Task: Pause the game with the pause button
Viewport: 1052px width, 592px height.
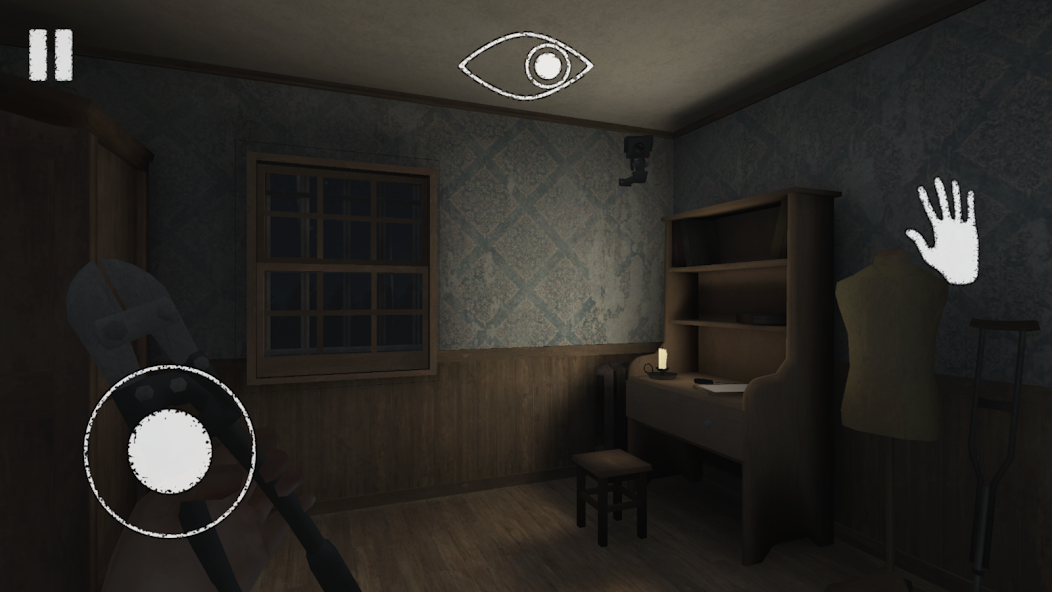Action: click(x=50, y=55)
